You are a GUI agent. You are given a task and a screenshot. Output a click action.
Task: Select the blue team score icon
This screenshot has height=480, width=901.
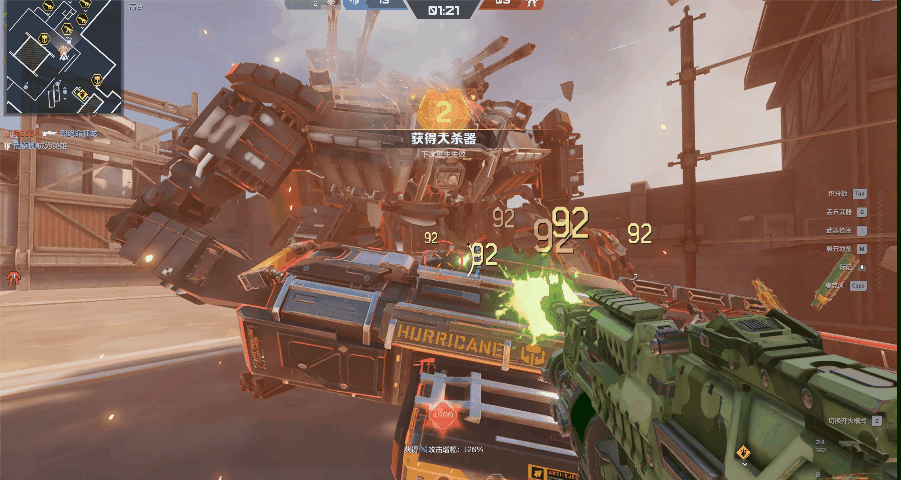354,4
